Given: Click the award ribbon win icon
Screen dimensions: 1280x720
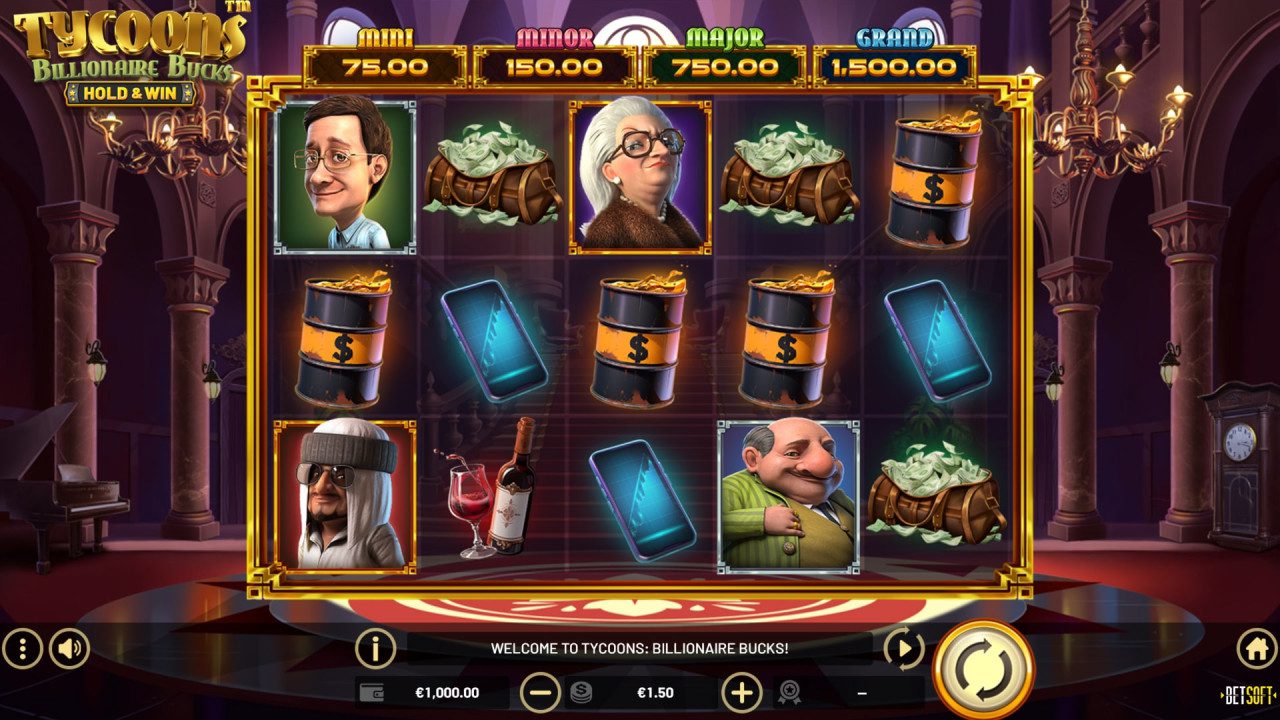Looking at the screenshot, I should 789,690.
